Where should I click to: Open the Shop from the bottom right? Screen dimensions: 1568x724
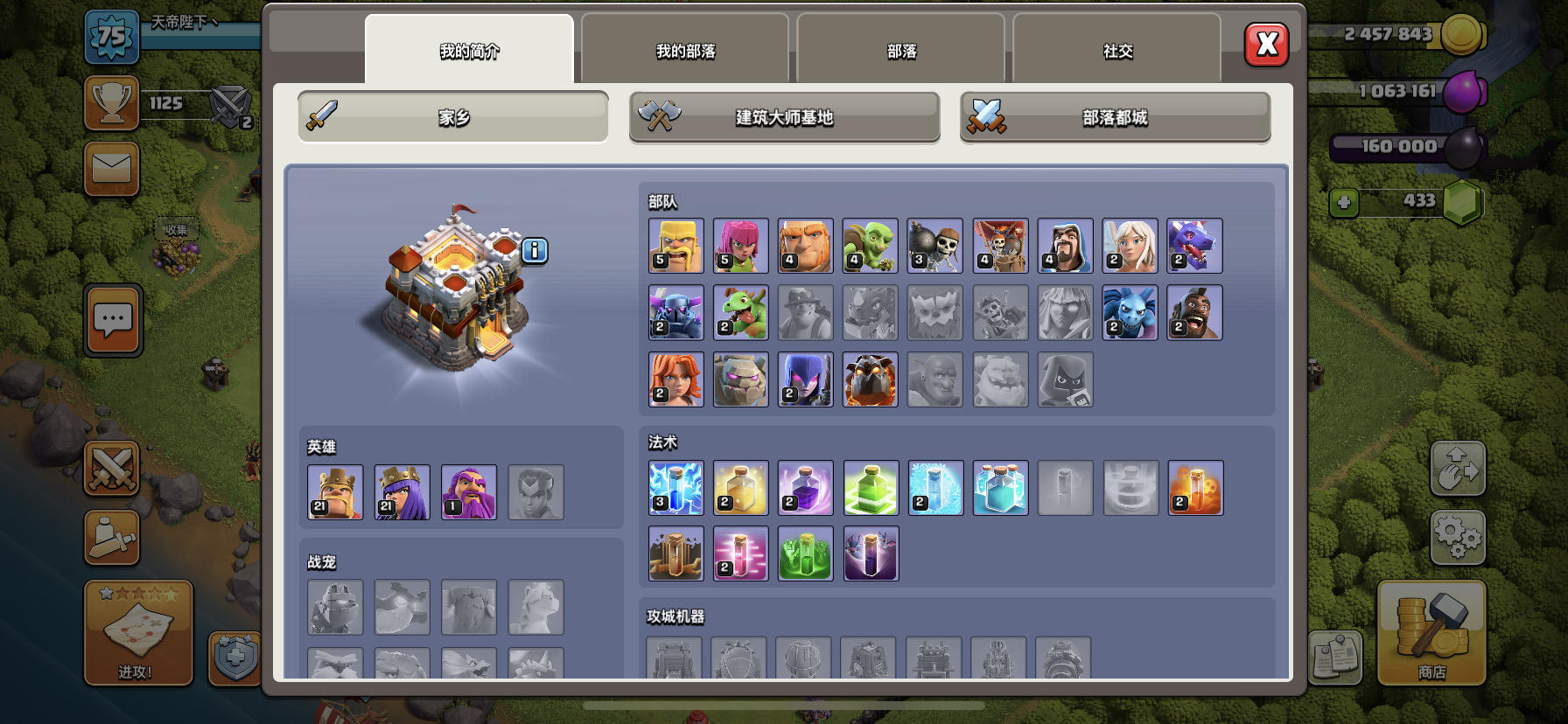[x=1432, y=634]
